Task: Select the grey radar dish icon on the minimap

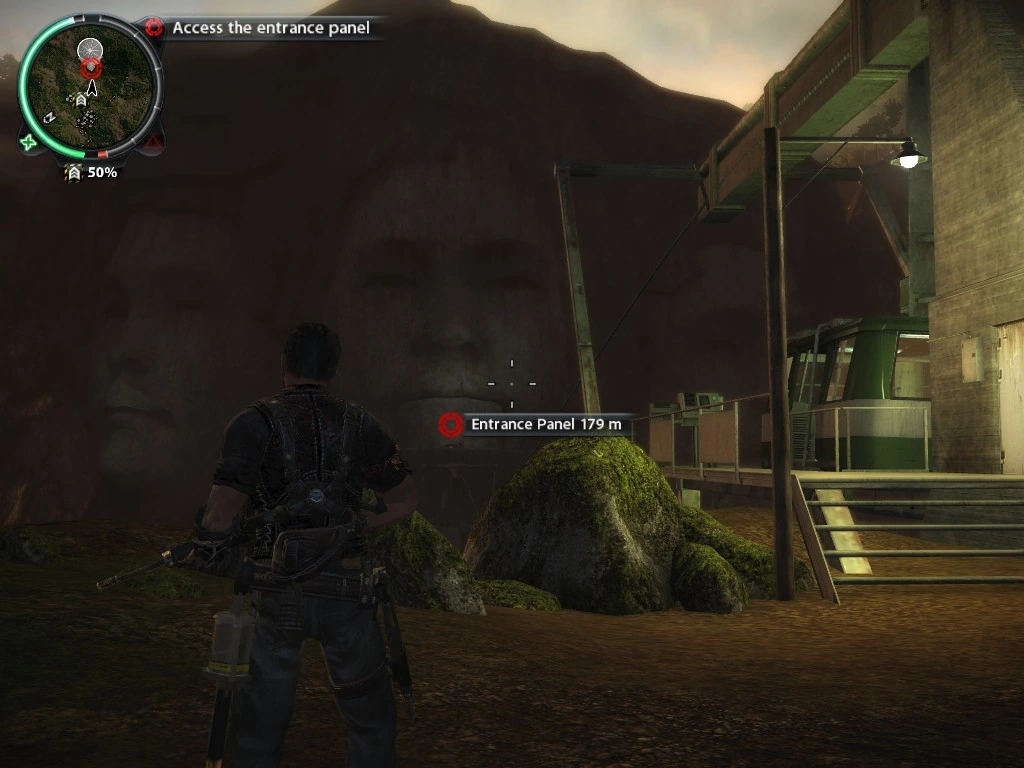Action: pyautogui.click(x=90, y=47)
